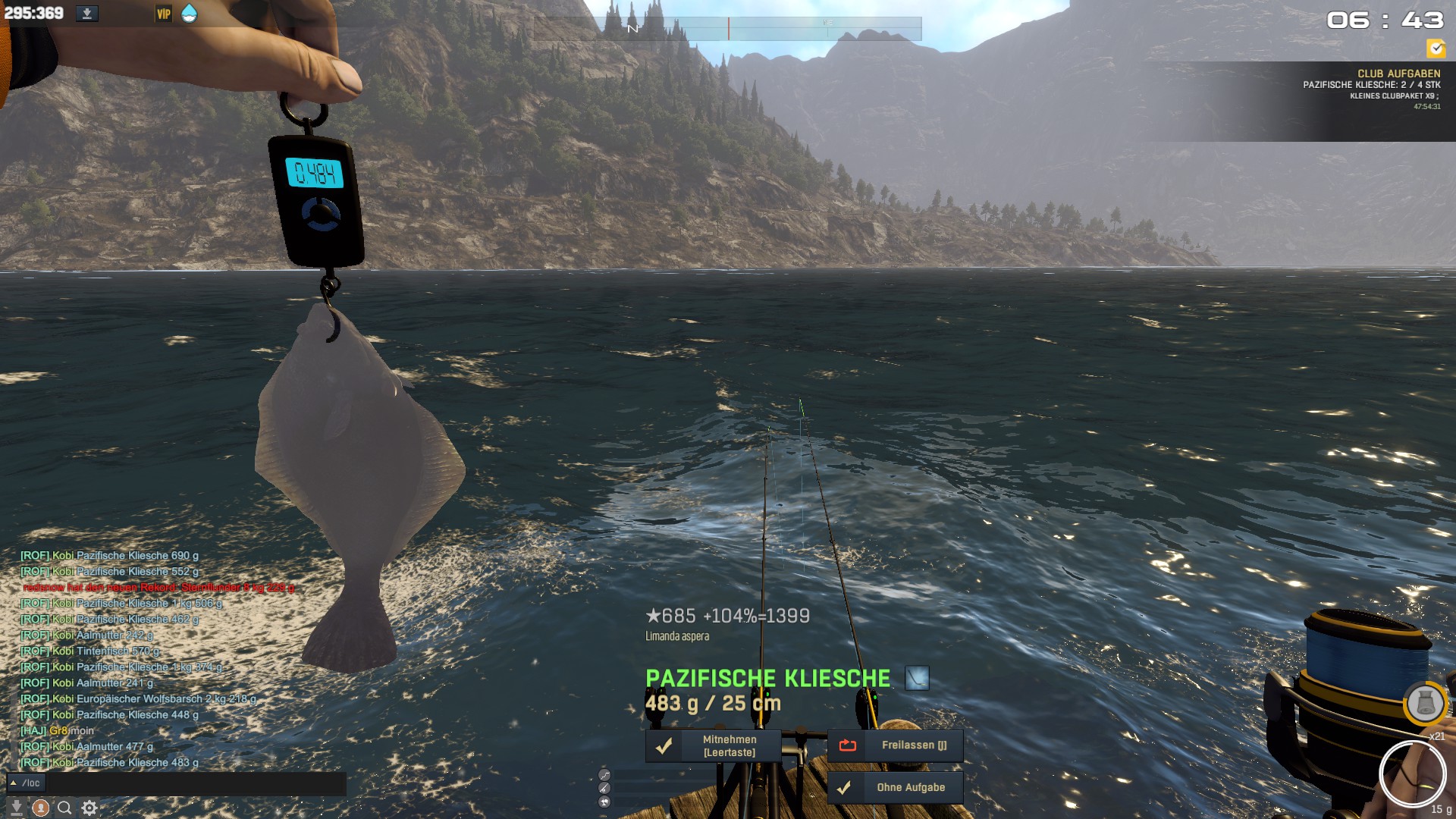Click the blue water drop icon
The image size is (1456, 819).
(x=190, y=14)
